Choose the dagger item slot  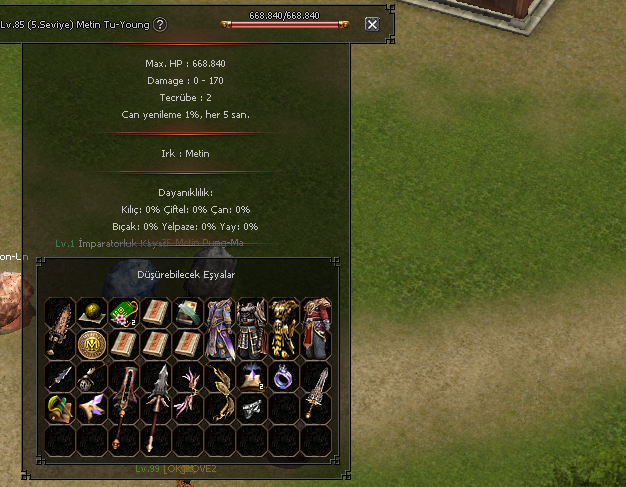point(60,377)
